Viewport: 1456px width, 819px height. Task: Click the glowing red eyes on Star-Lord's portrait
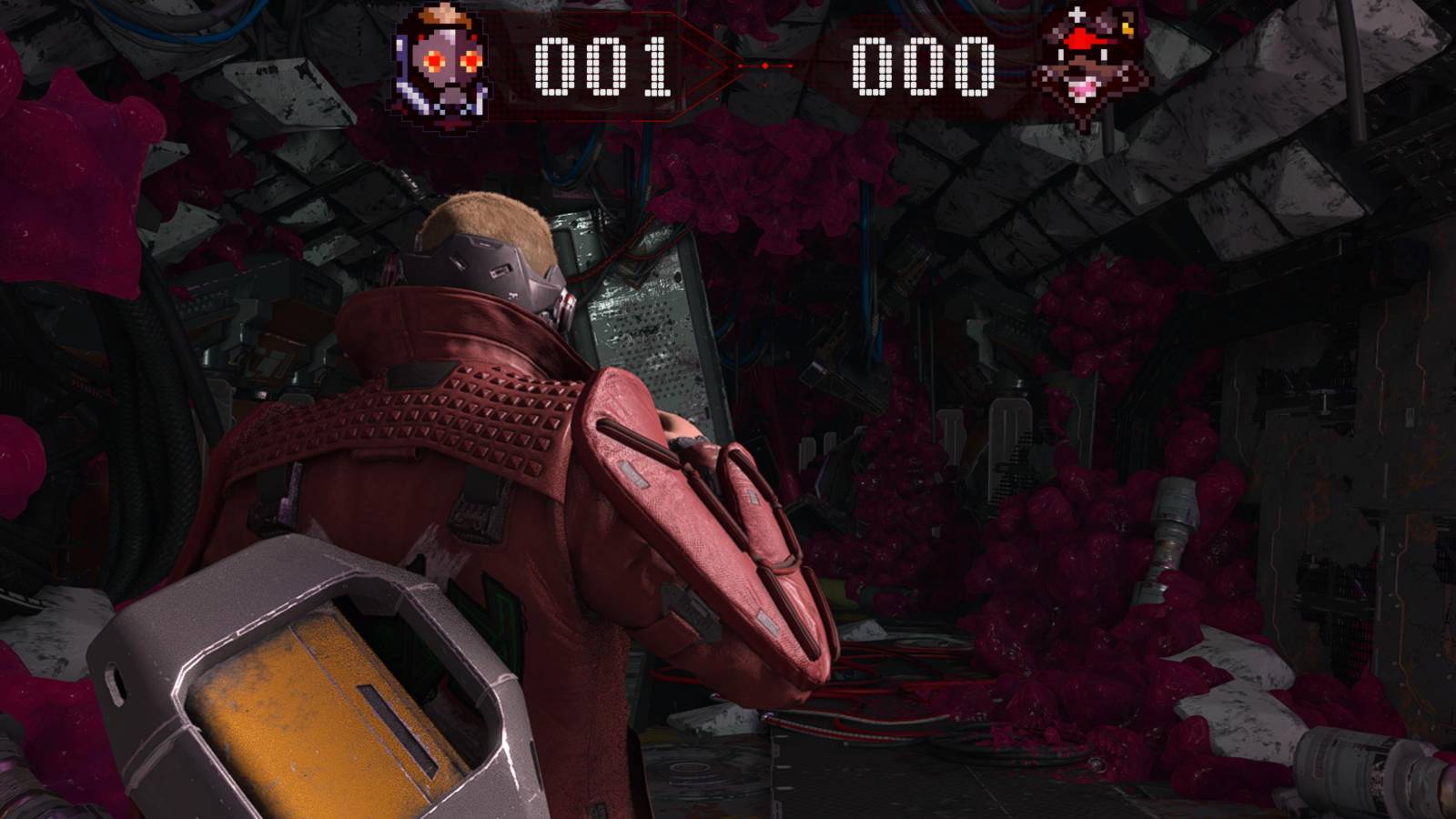point(435,61)
